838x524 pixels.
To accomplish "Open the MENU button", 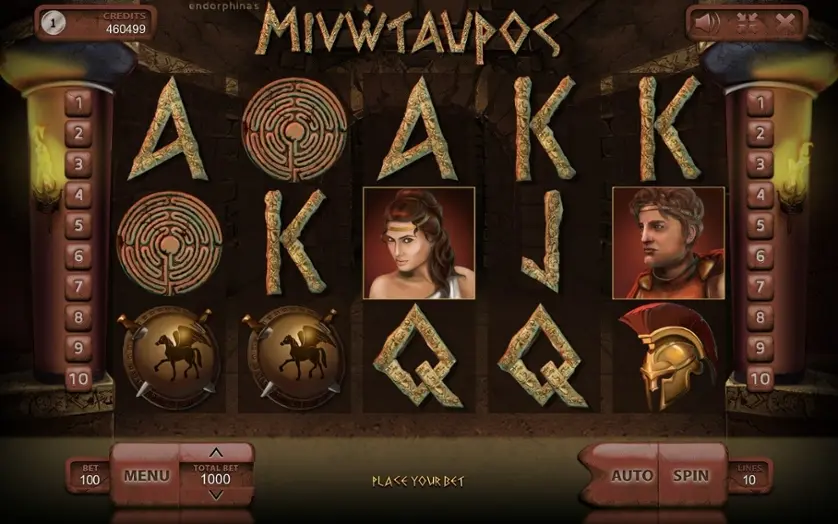I will pyautogui.click(x=146, y=476).
